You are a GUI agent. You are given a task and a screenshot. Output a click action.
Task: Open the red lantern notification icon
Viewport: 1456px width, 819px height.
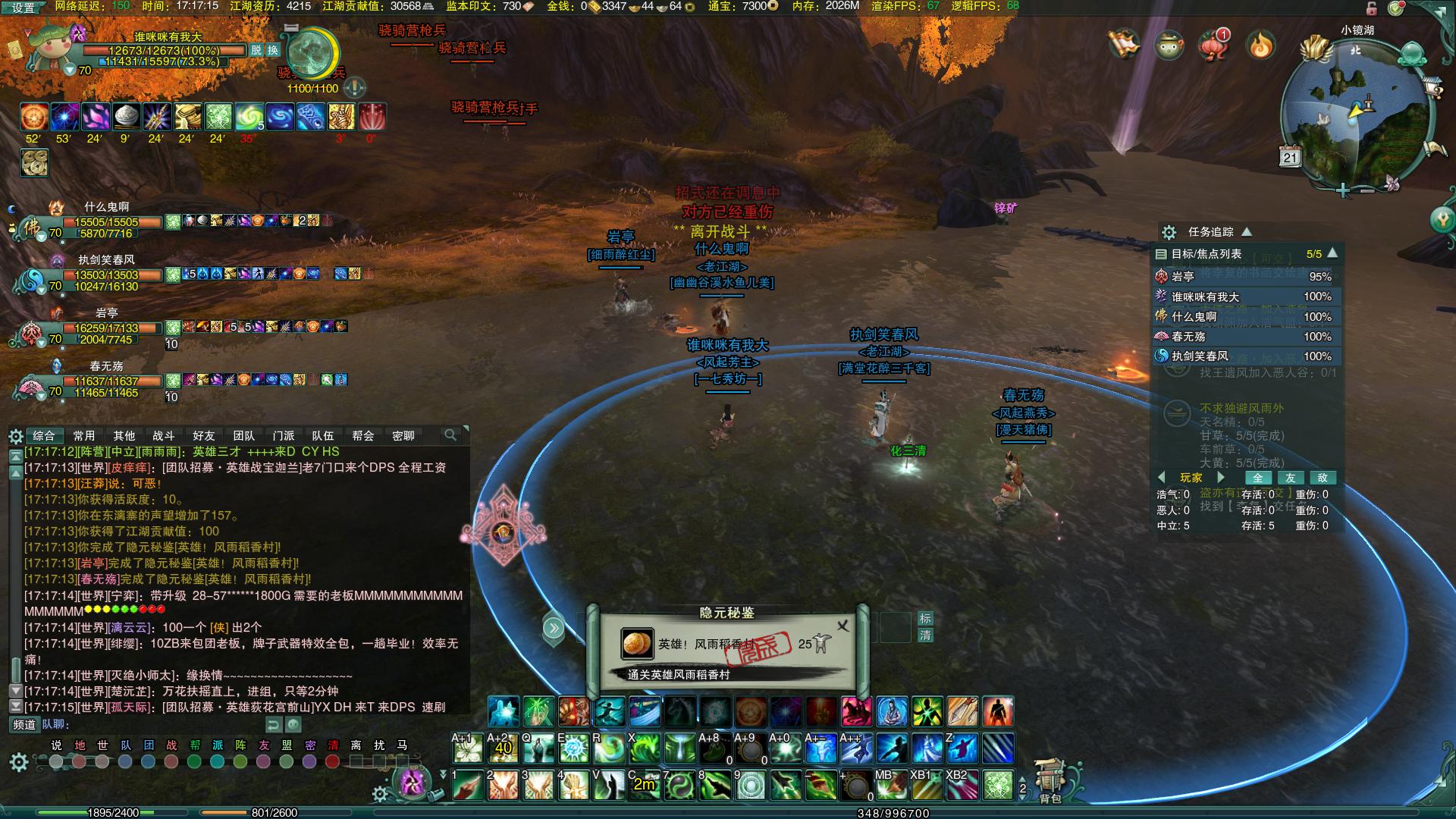[1213, 45]
